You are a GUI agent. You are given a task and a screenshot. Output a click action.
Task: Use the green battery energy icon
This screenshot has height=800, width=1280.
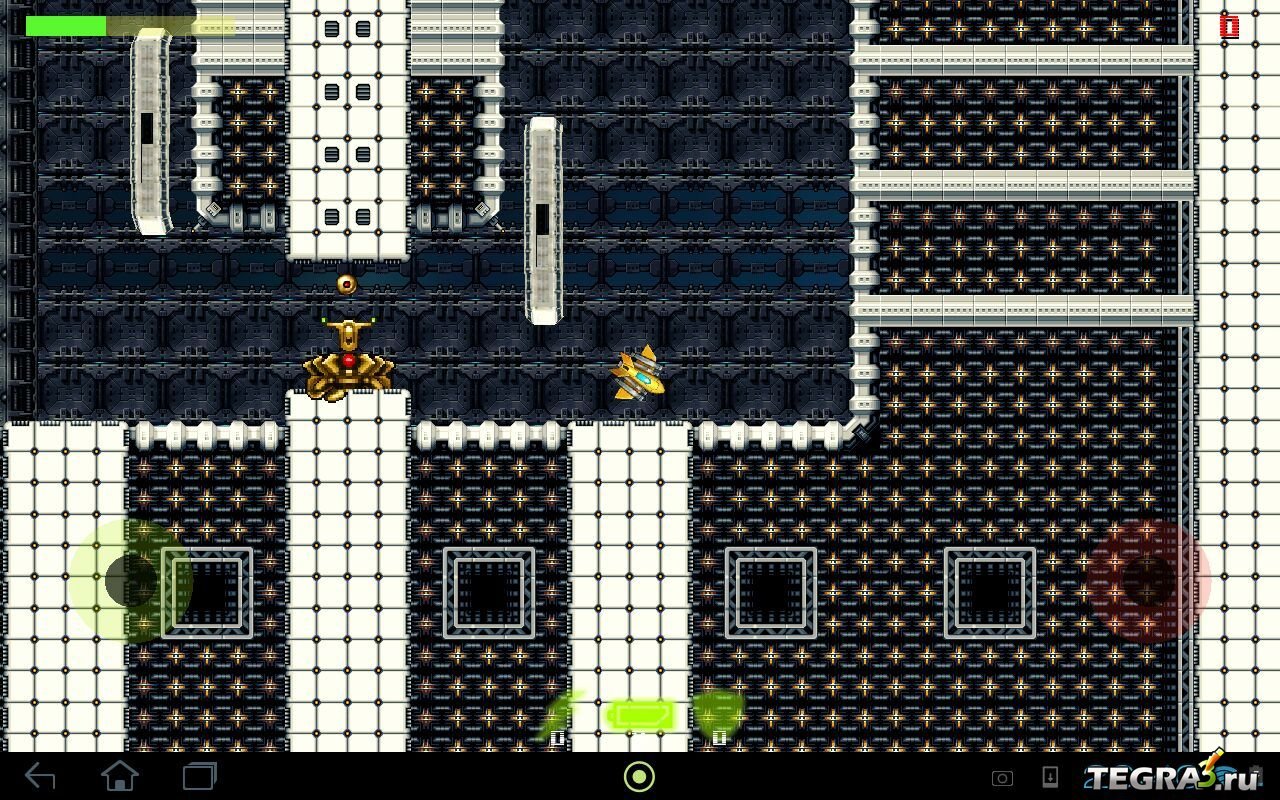click(x=640, y=715)
